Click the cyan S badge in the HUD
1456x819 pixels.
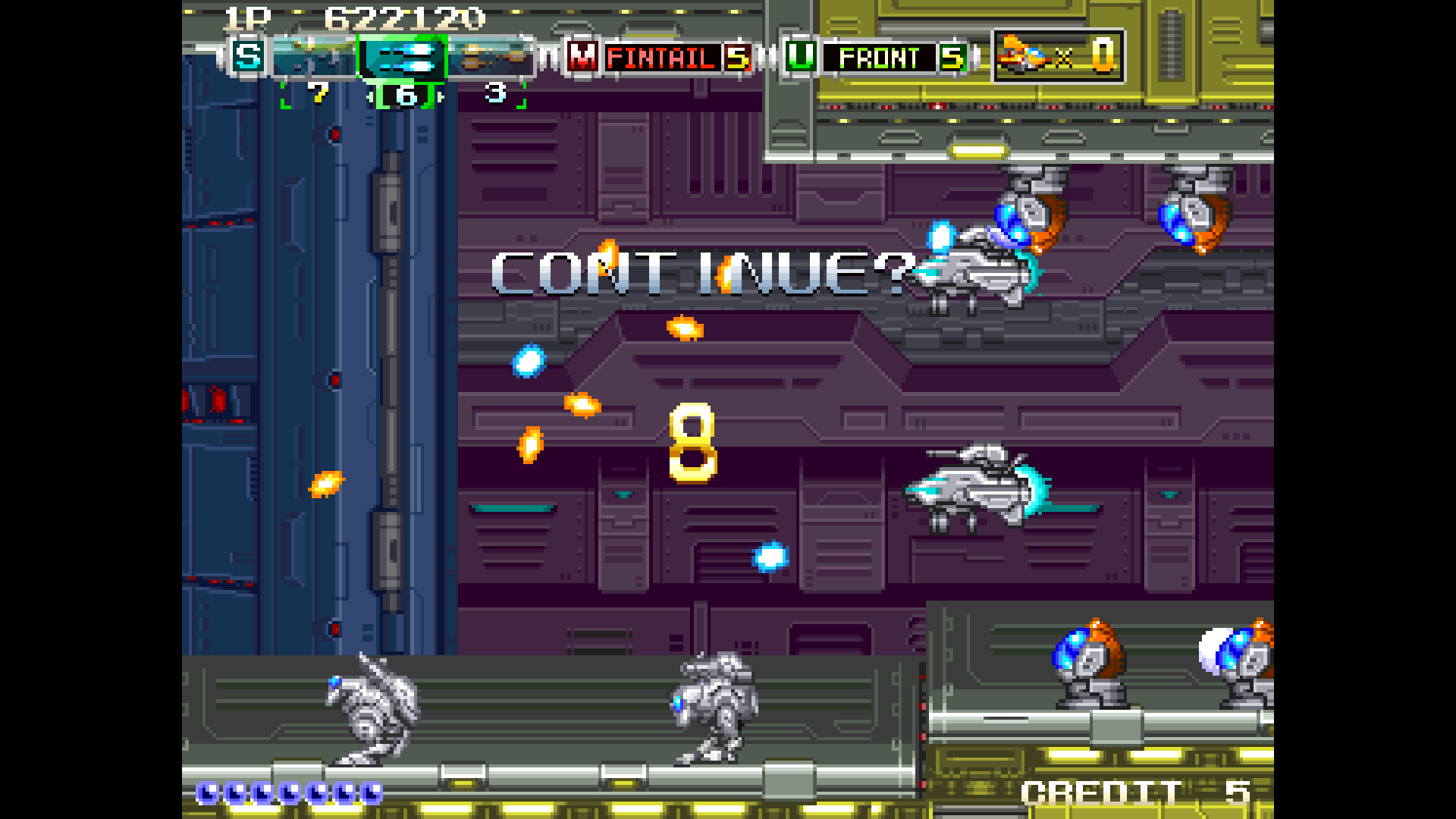pyautogui.click(x=248, y=58)
